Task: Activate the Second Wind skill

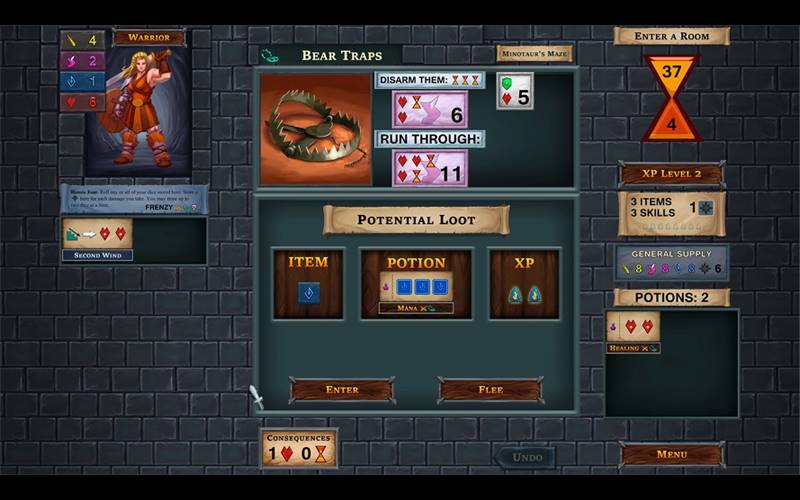Action: [97, 238]
